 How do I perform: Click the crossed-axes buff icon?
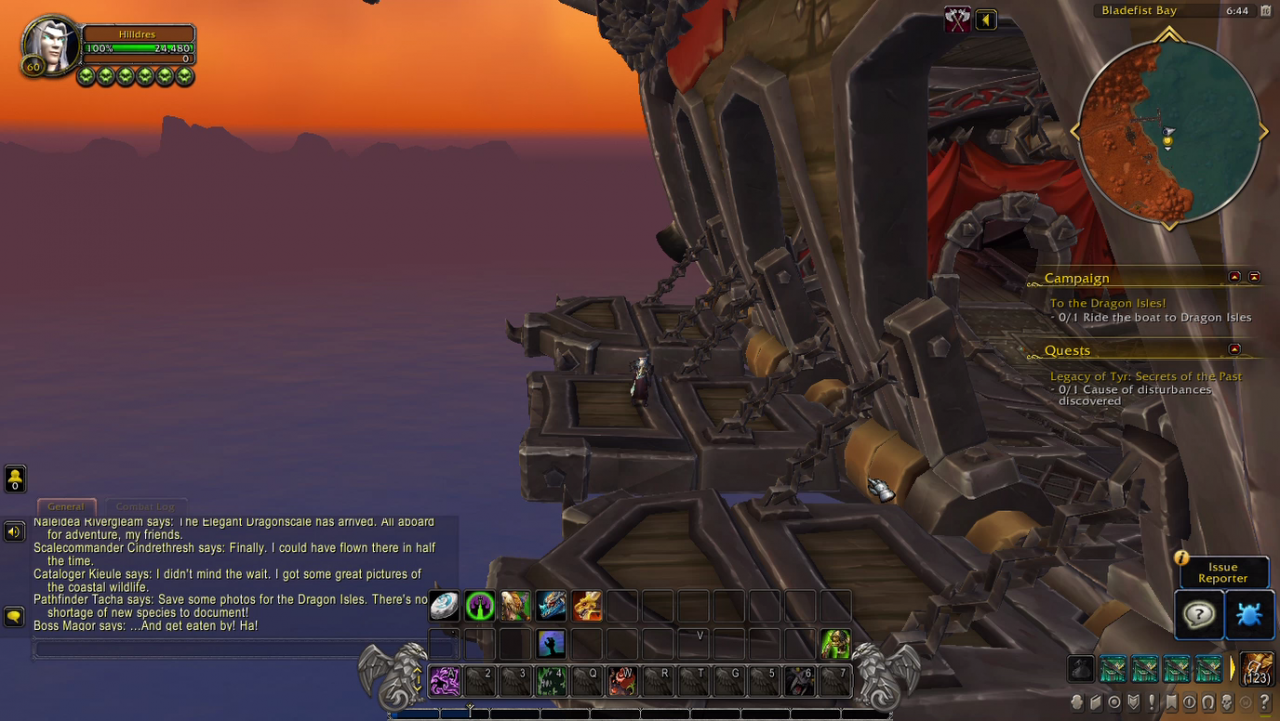tap(957, 20)
